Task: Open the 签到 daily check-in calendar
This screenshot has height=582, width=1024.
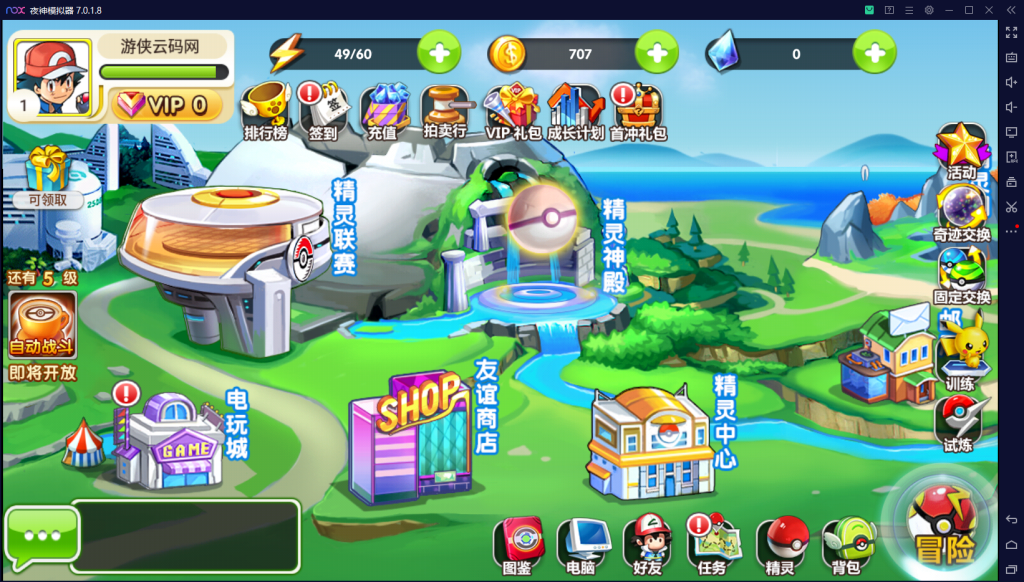Action: point(322,111)
